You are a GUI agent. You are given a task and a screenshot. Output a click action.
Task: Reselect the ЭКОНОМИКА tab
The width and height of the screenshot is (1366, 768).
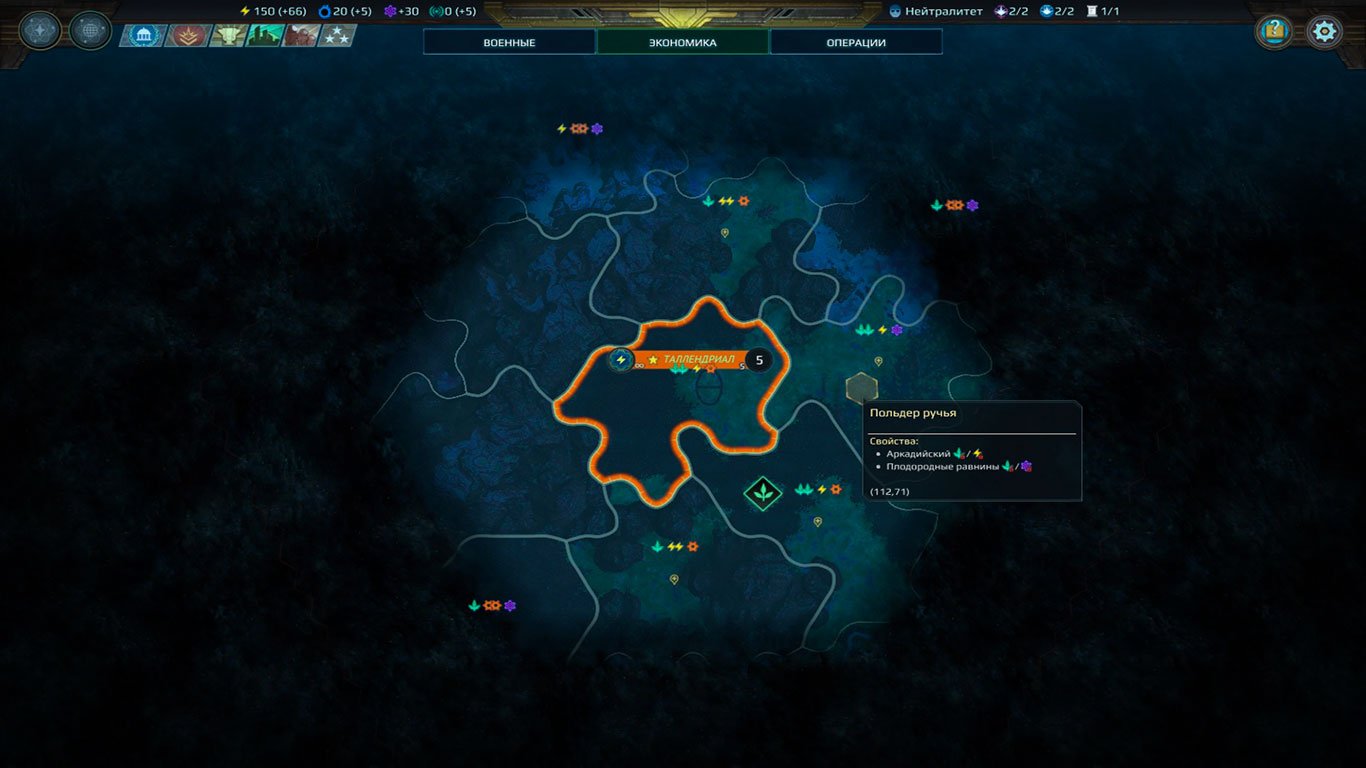684,41
